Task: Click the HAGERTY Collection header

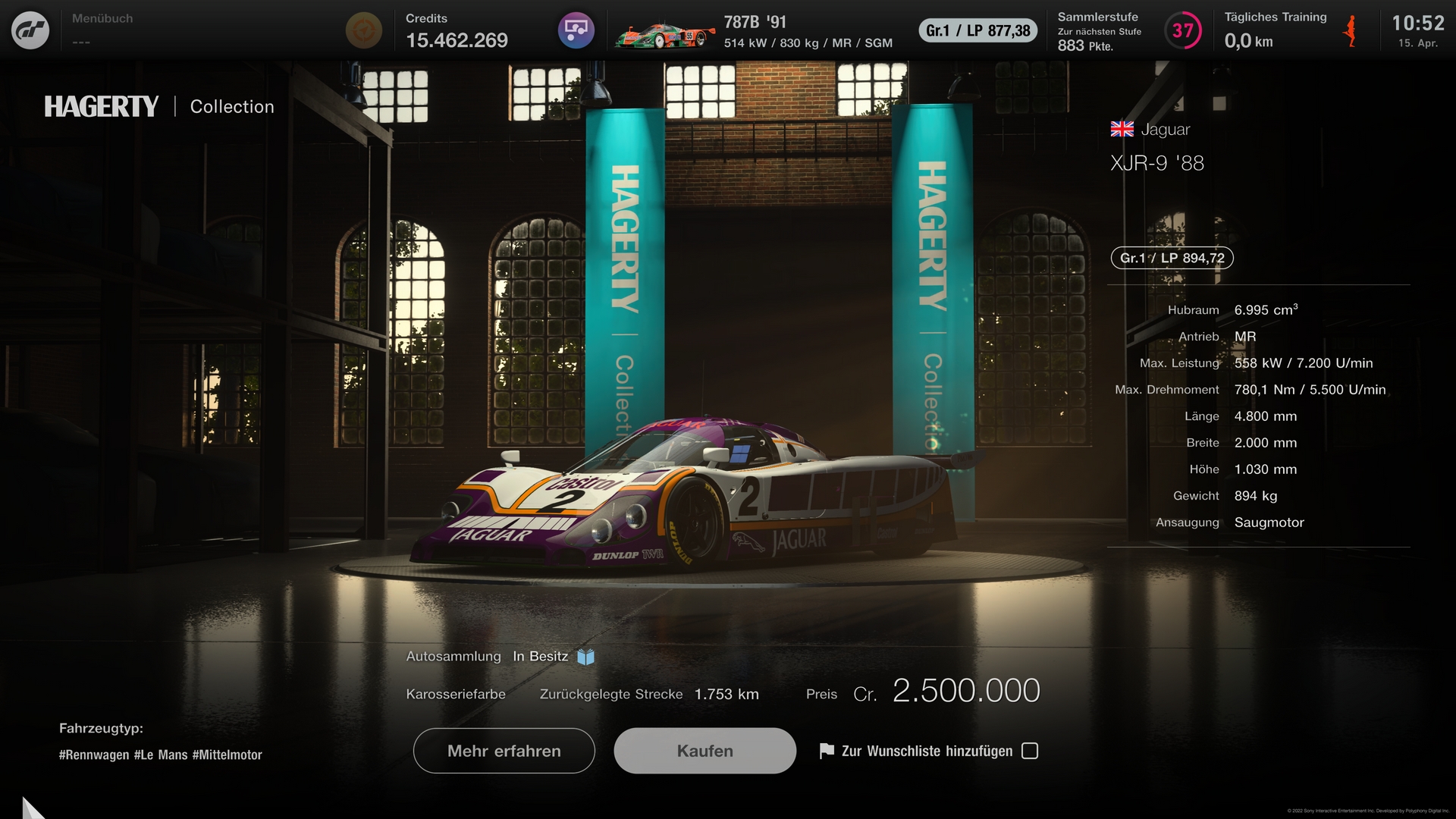Action: pos(159,106)
